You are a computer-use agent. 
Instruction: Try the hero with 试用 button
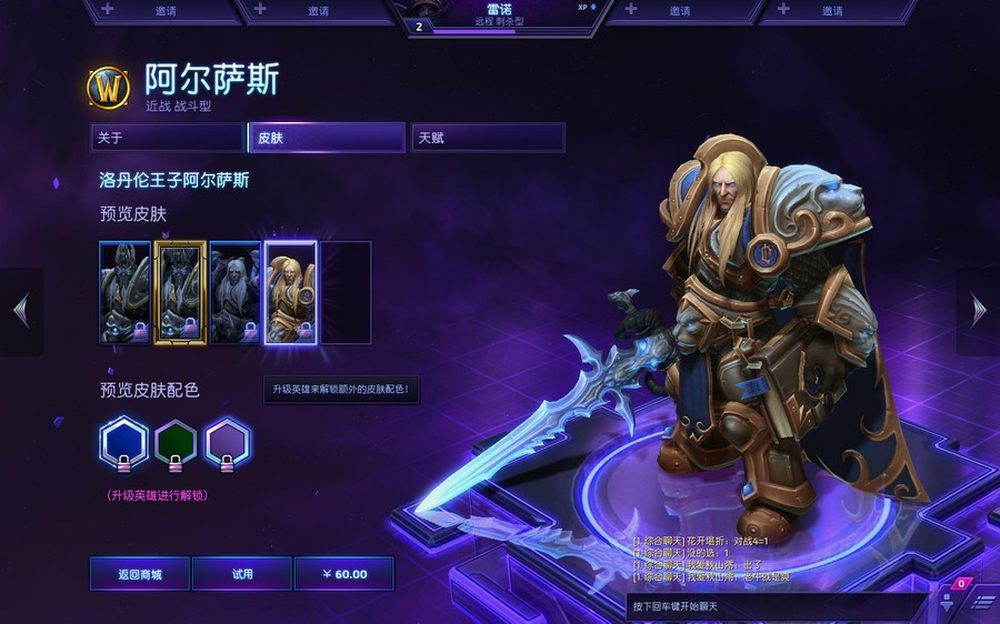point(242,574)
